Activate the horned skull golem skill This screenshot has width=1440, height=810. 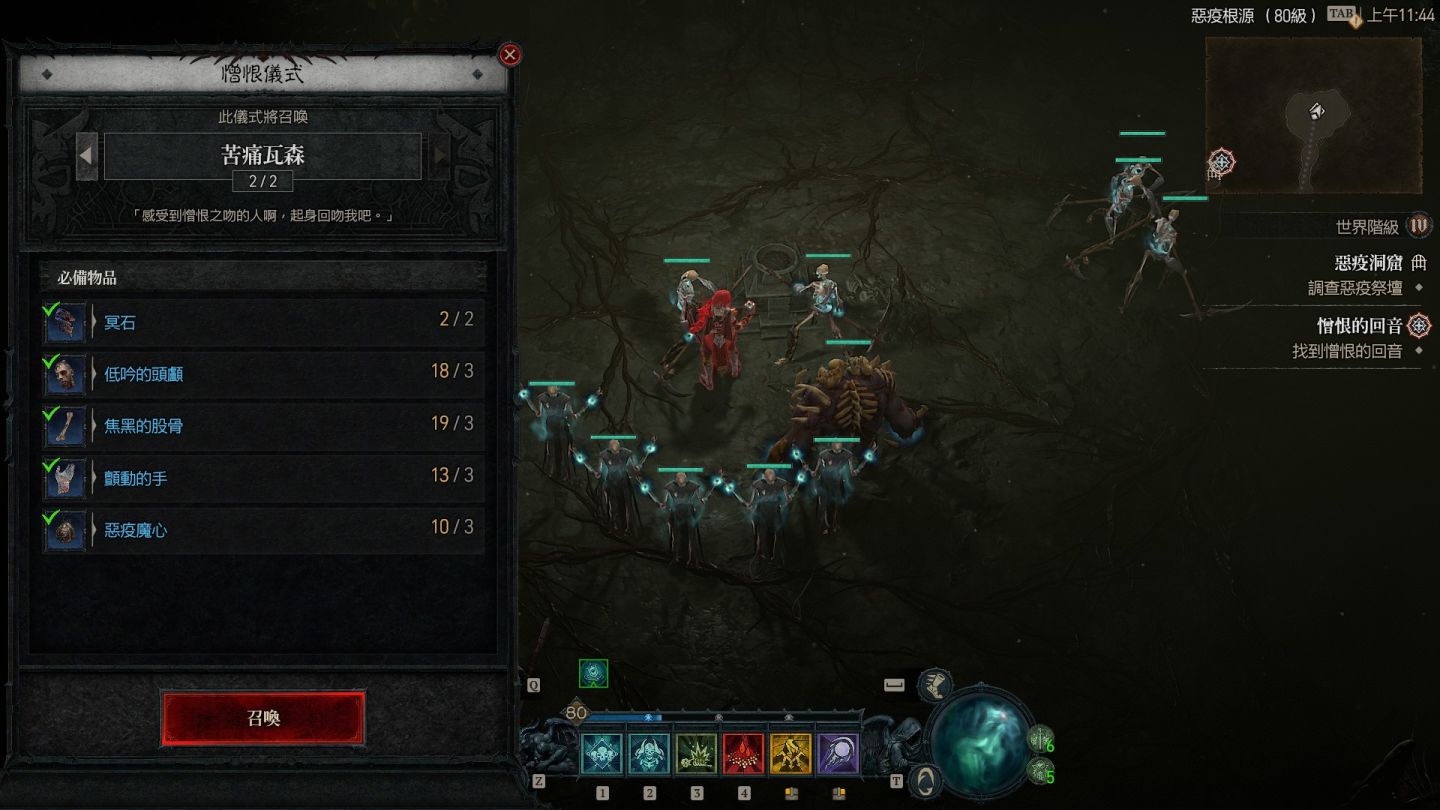coord(649,754)
